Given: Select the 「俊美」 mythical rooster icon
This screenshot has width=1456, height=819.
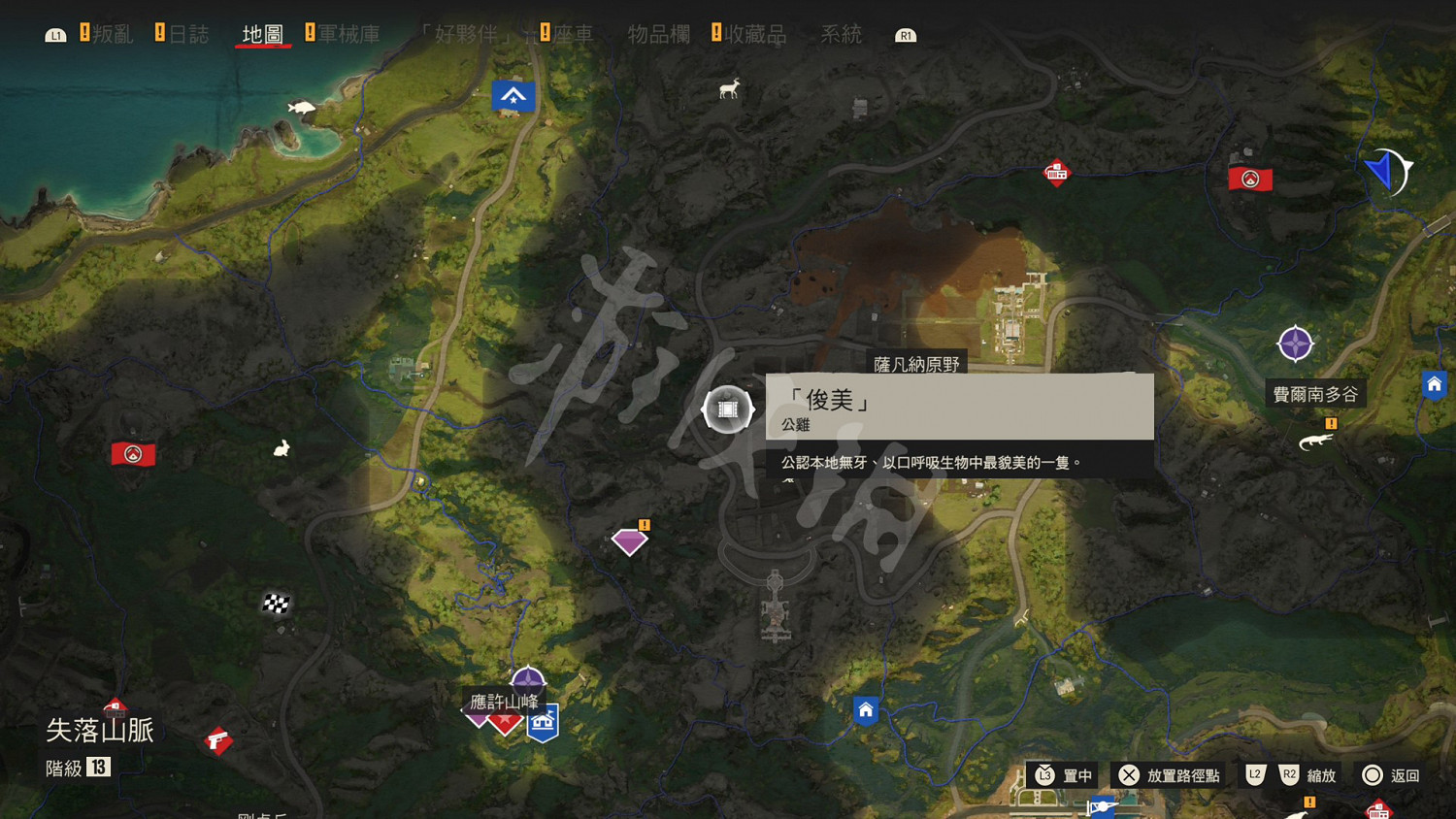Looking at the screenshot, I should click(727, 409).
